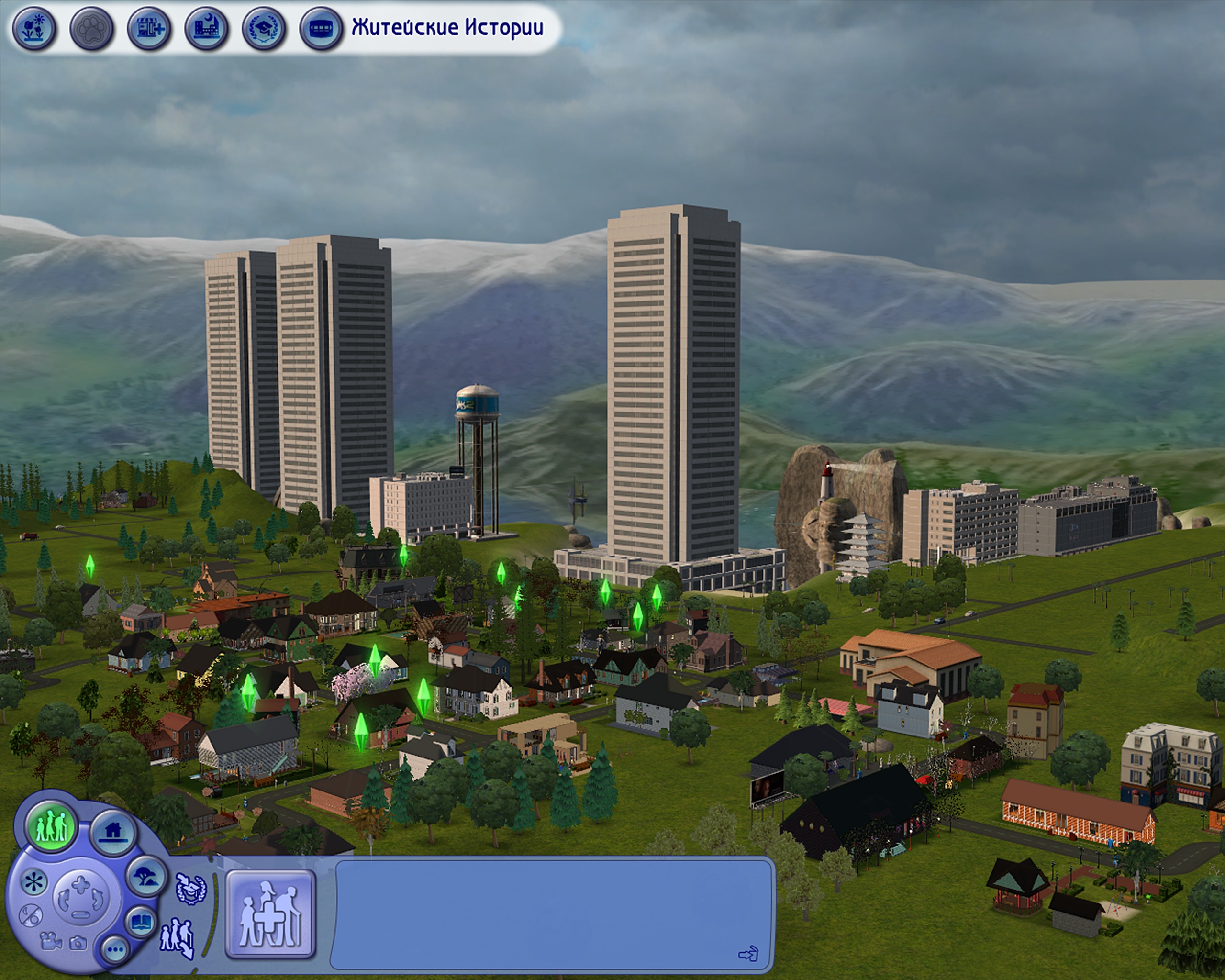Image resolution: width=1225 pixels, height=980 pixels.
Task: Zoom out with the minus camera control
Action: pos(80,914)
